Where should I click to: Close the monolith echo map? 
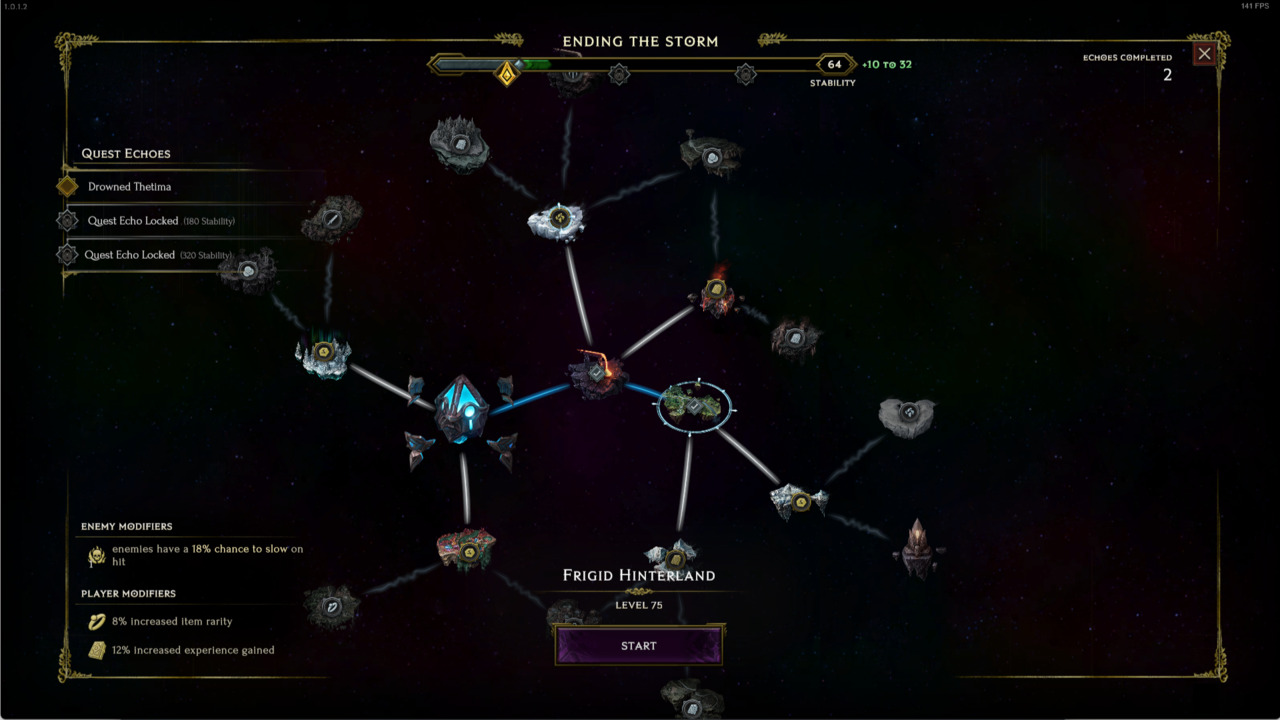pos(1204,54)
